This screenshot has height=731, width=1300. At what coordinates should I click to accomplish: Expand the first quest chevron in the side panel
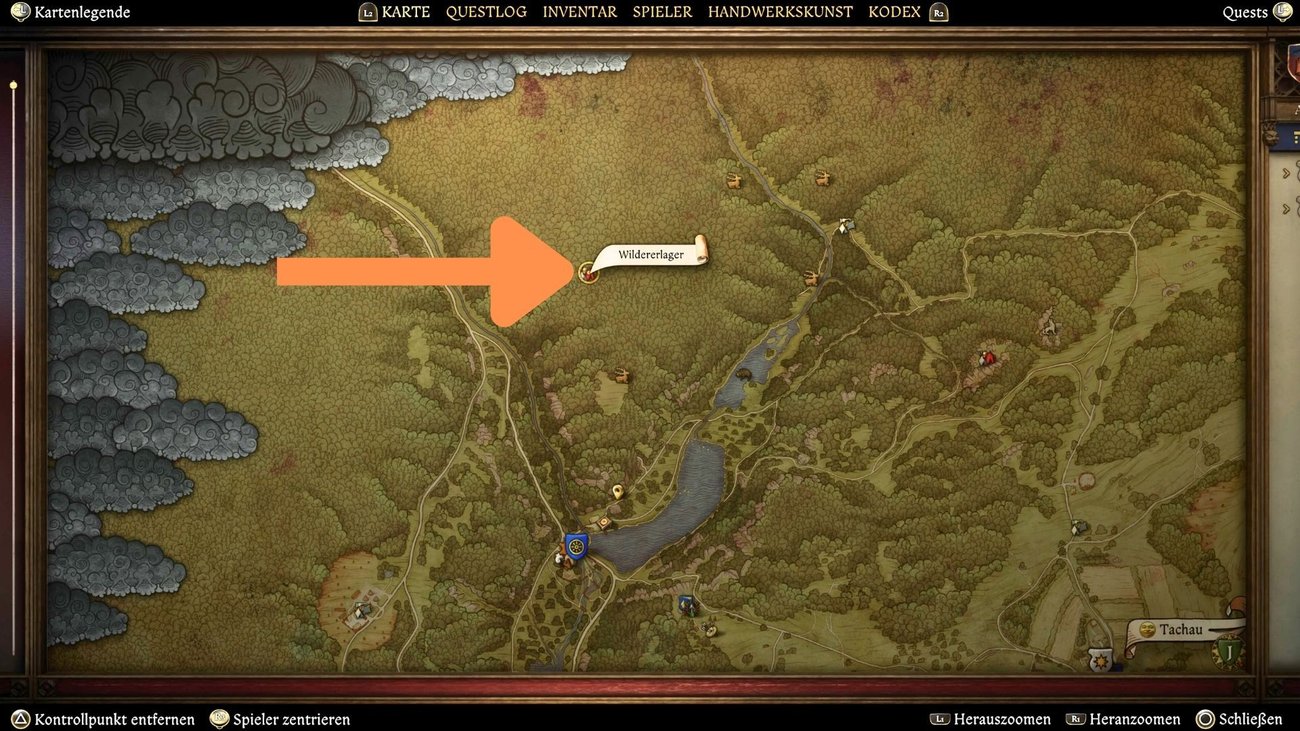click(x=1287, y=172)
